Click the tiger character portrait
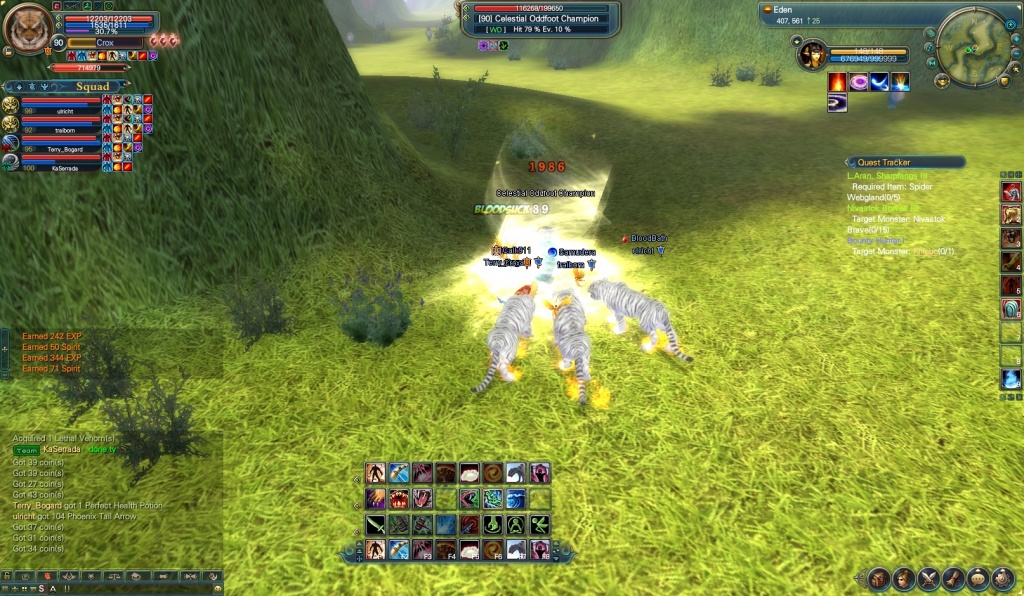This screenshot has height=596, width=1024. click(x=27, y=27)
